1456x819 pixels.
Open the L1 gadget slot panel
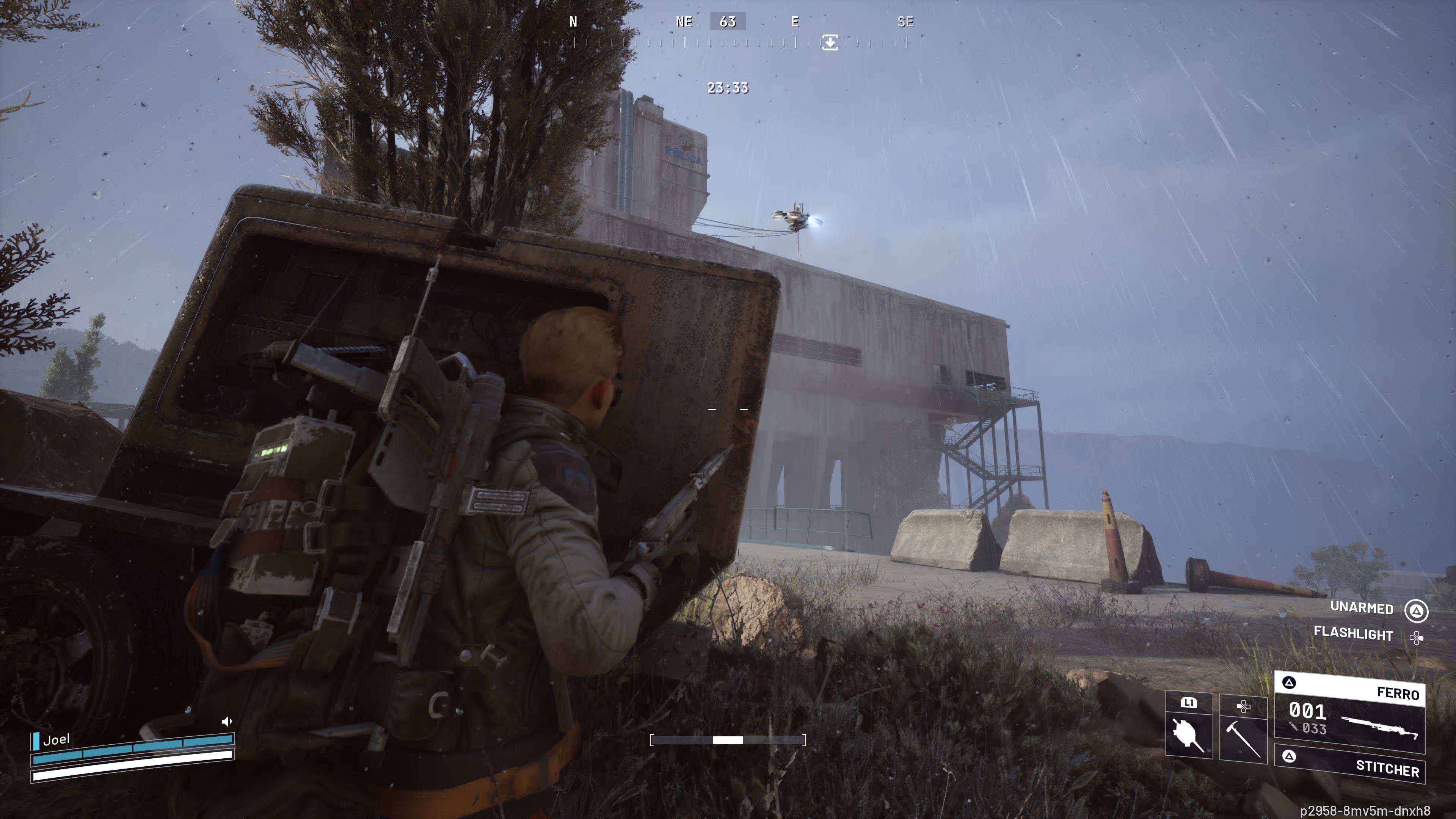click(1189, 703)
